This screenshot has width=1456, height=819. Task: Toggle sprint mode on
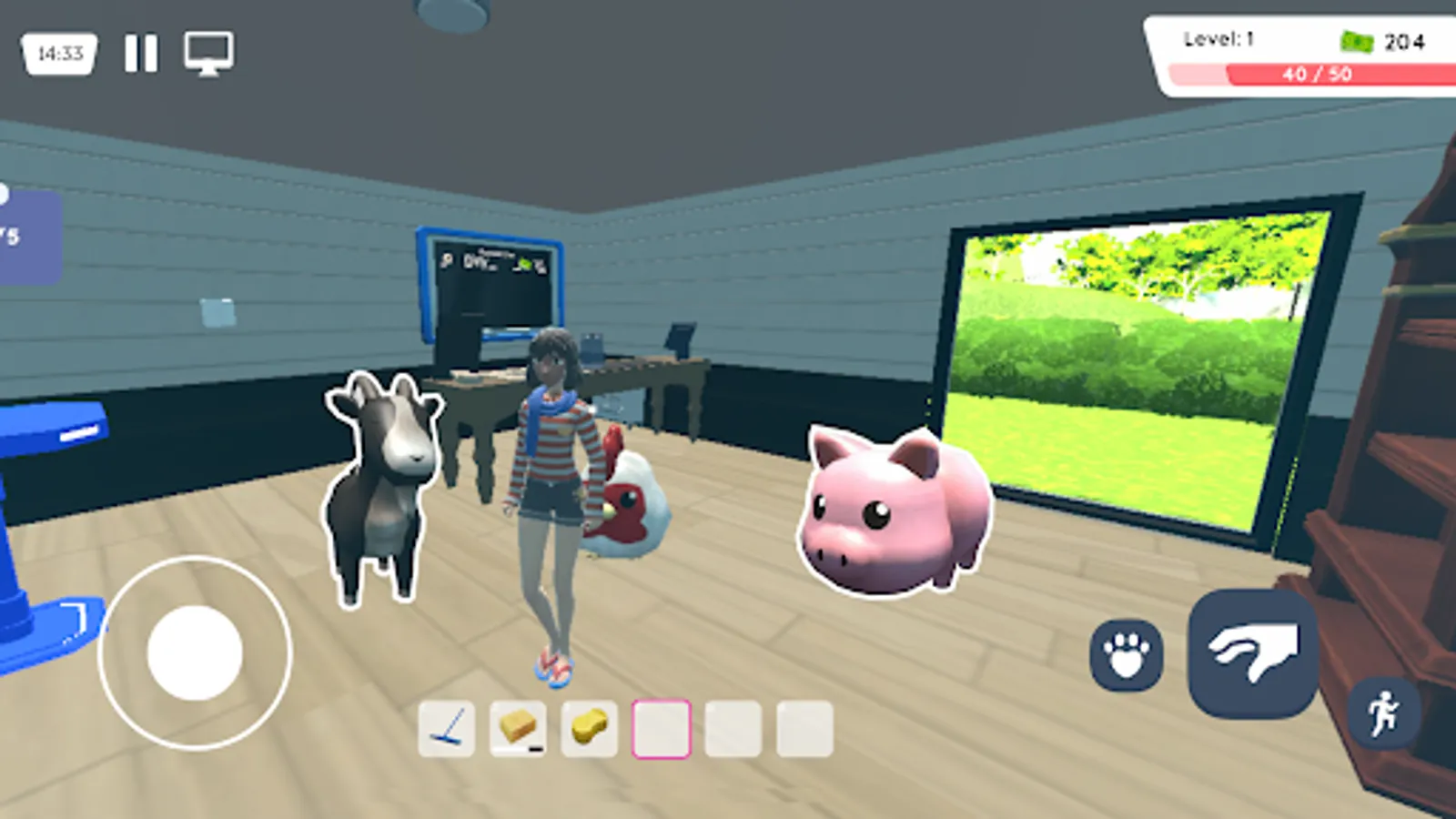[x=1385, y=715]
